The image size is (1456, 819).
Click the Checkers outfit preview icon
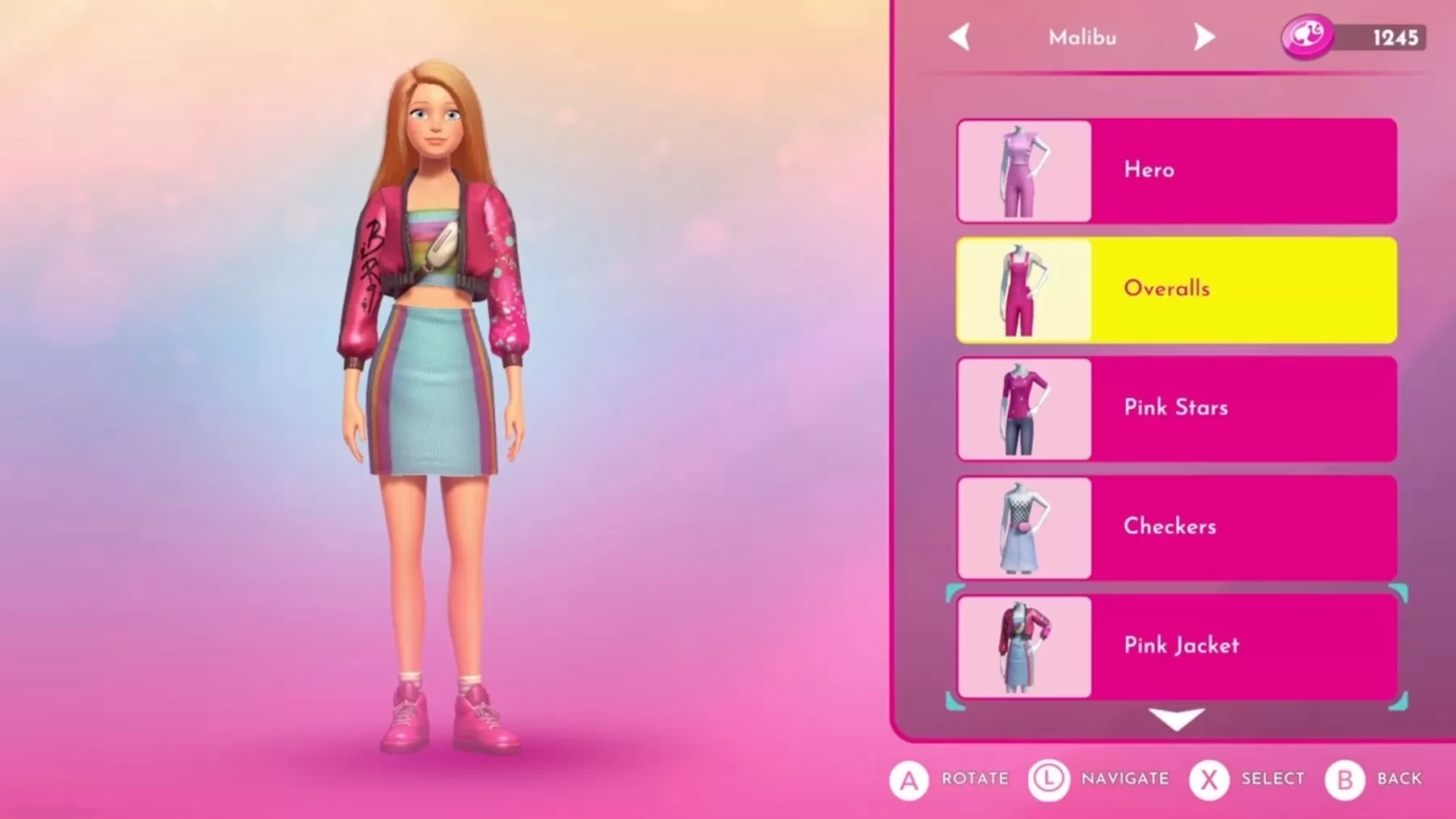tap(1022, 526)
